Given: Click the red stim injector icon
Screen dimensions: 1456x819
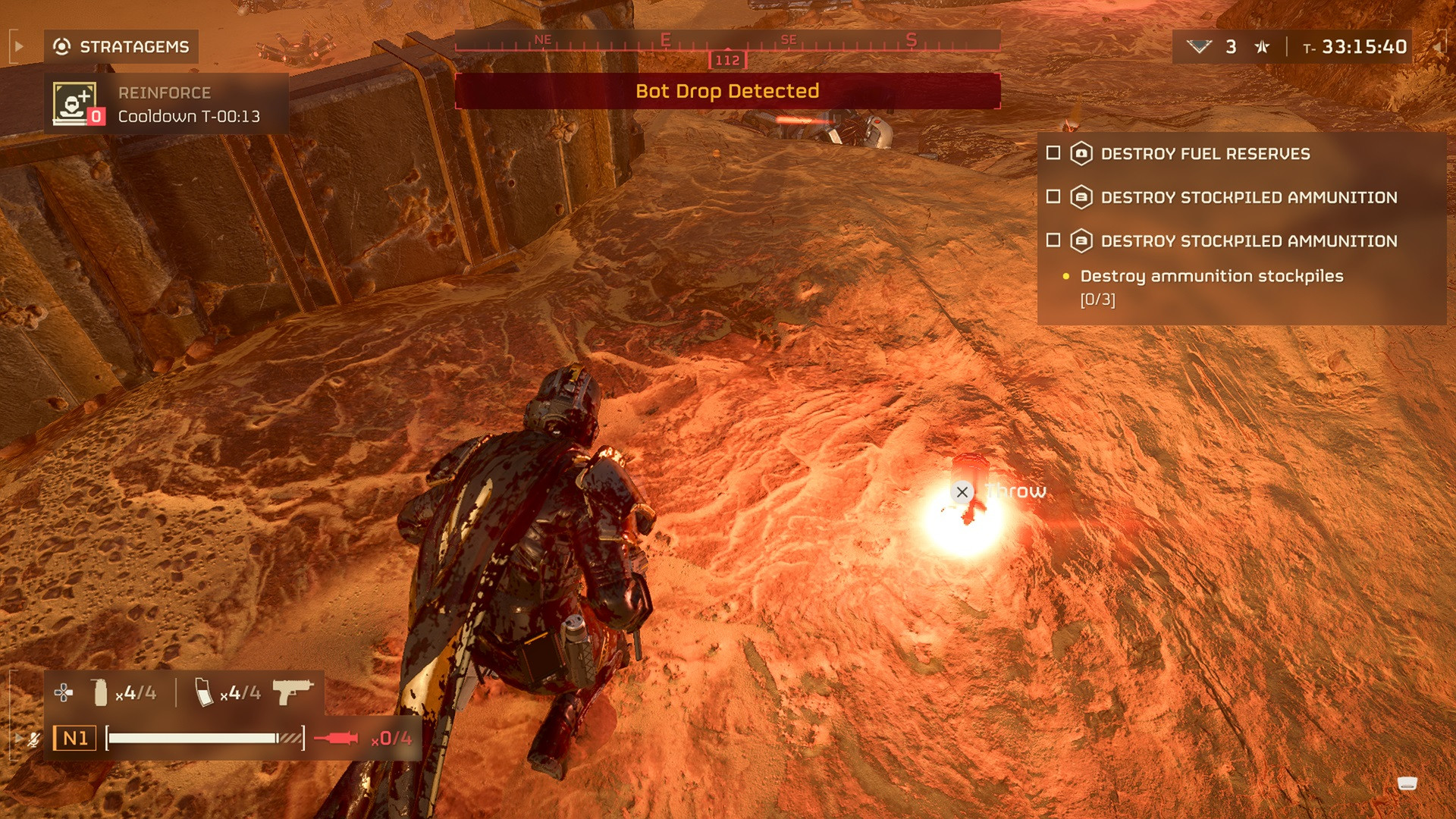Looking at the screenshot, I should coord(336,738).
